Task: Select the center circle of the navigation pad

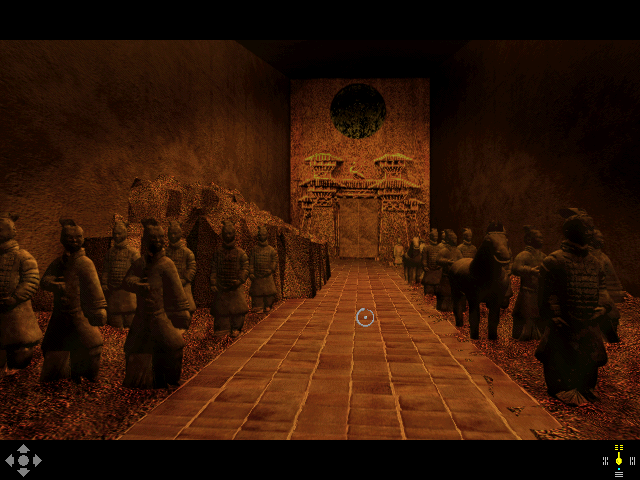Action: 23,461
